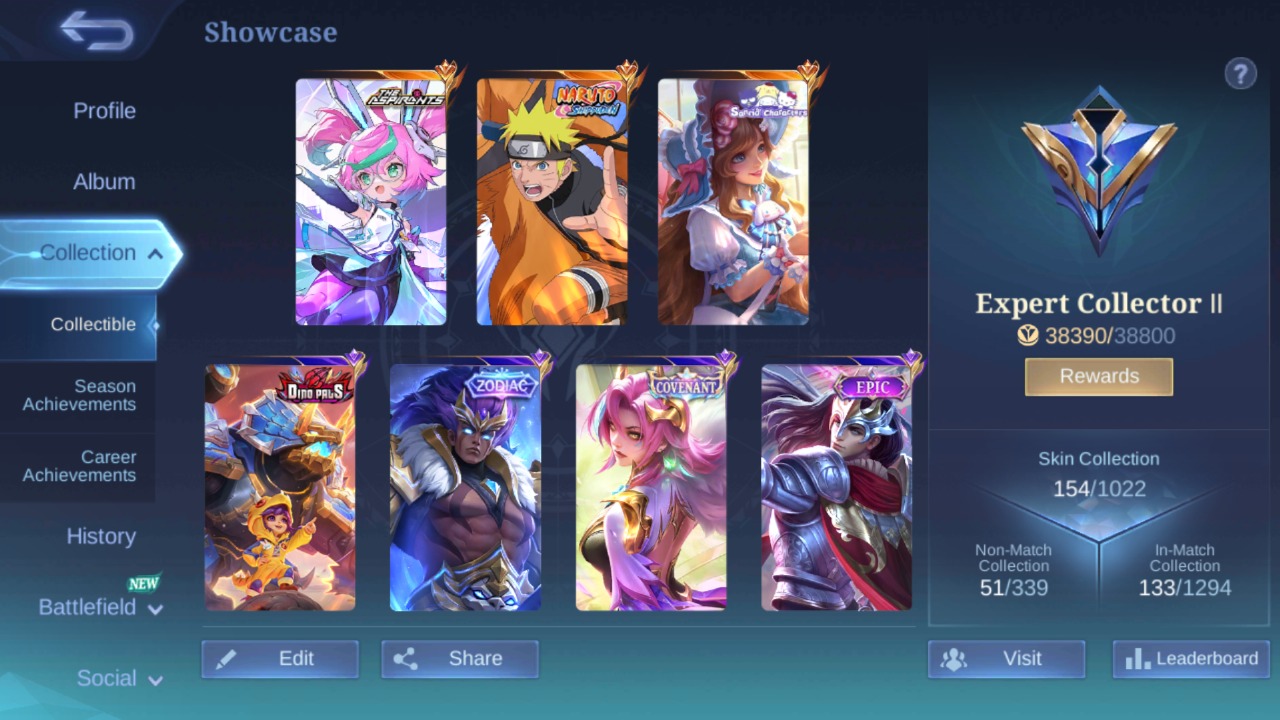
Task: Open the help question mark icon
Action: point(1241,73)
